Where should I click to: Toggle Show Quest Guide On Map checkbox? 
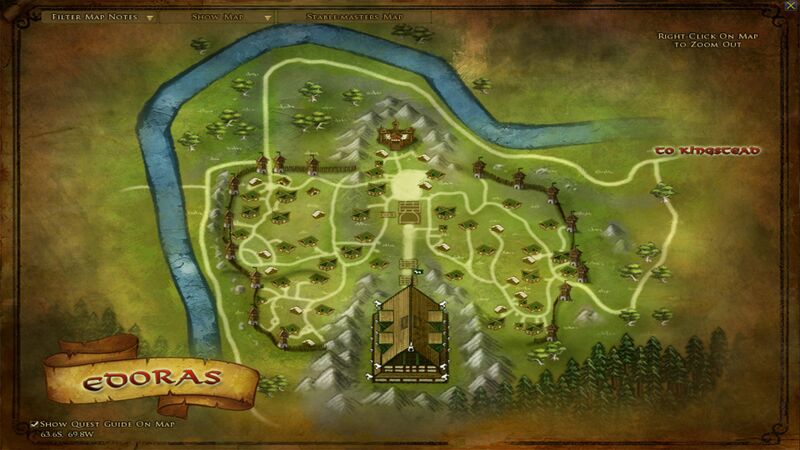click(x=35, y=423)
